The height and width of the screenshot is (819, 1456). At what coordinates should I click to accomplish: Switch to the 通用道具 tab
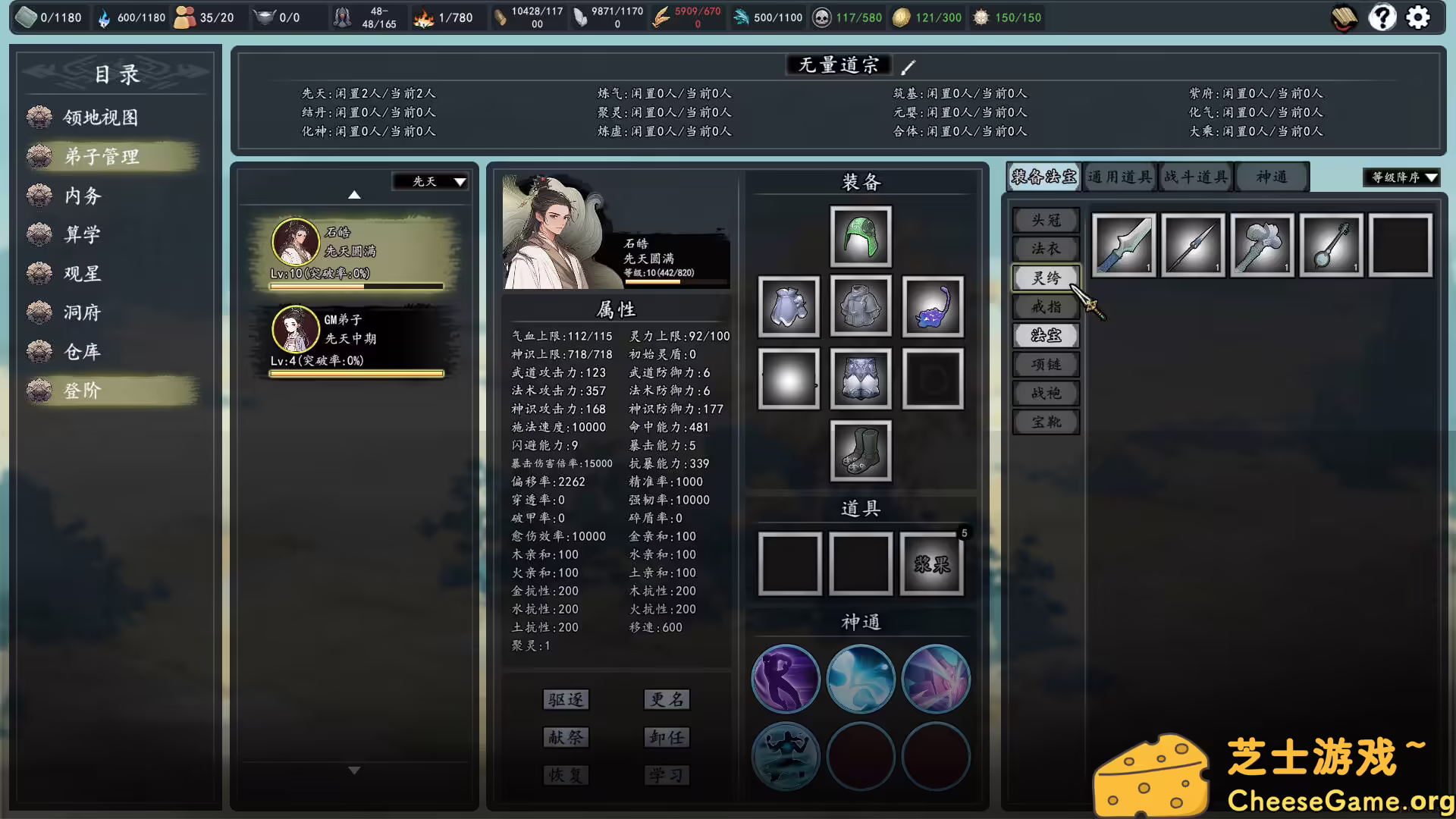1119,177
